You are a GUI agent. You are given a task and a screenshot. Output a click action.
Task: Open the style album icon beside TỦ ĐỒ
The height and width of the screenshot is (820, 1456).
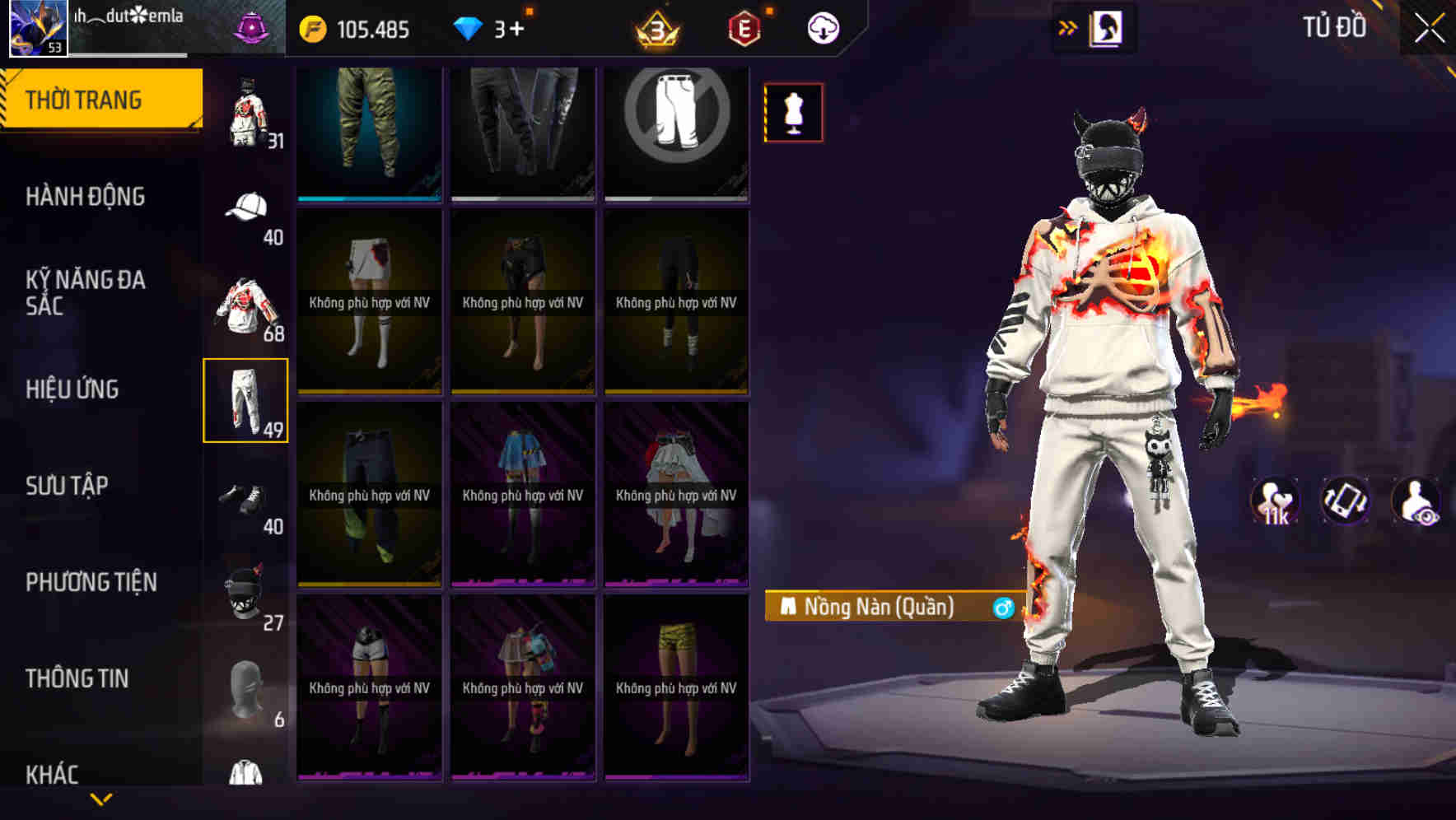(1108, 27)
